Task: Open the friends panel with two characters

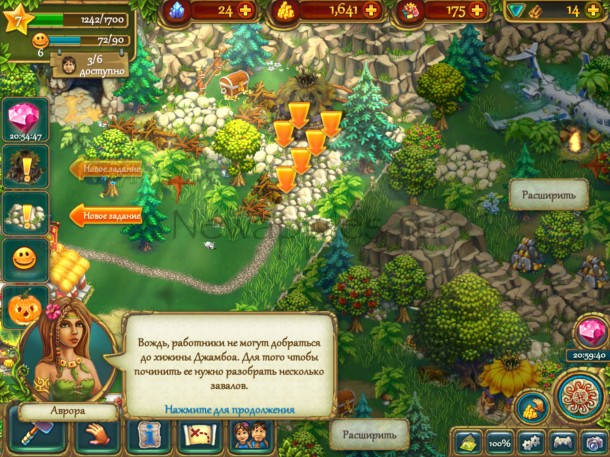Action: pos(249,435)
